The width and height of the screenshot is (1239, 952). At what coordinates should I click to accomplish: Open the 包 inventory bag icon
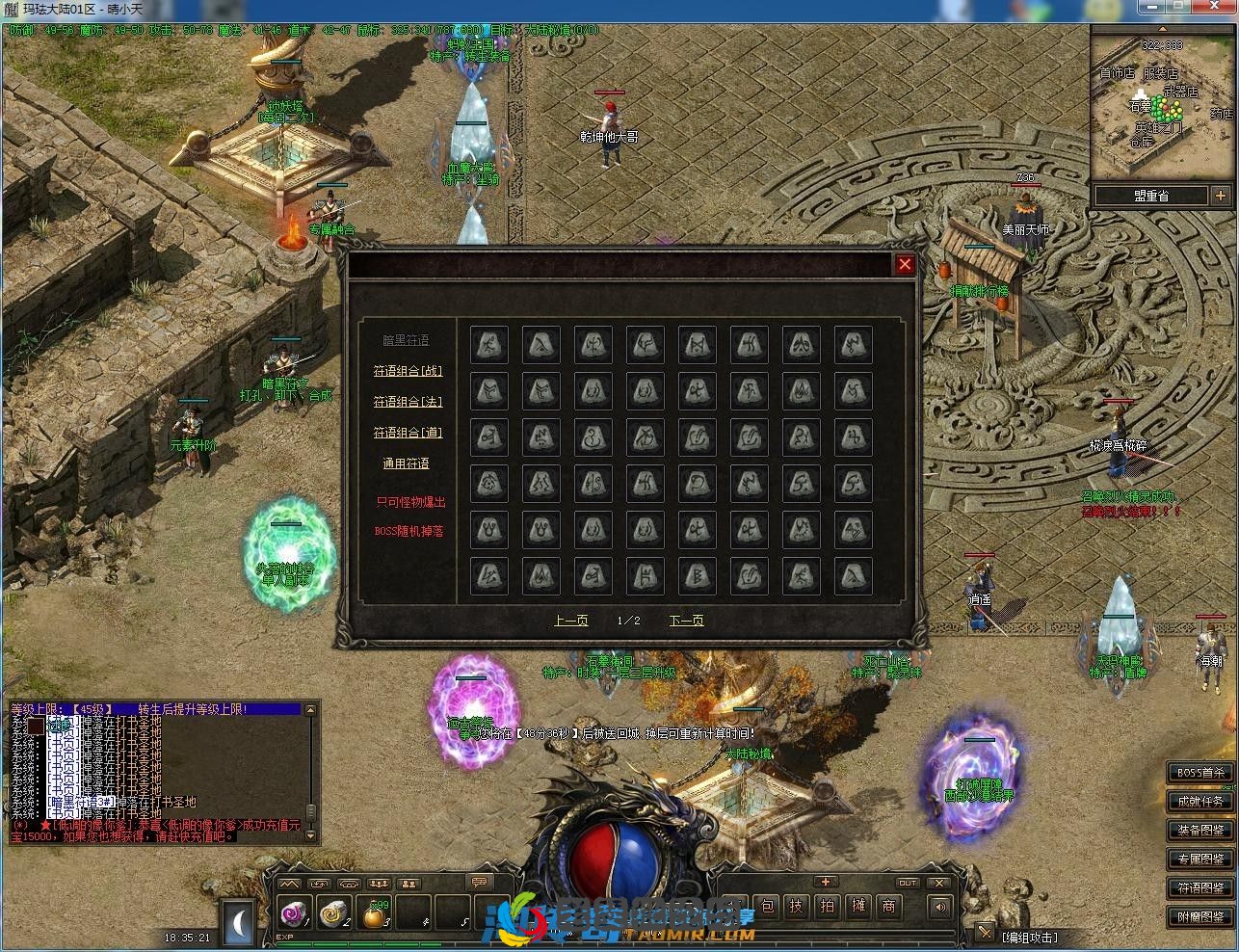(x=765, y=906)
